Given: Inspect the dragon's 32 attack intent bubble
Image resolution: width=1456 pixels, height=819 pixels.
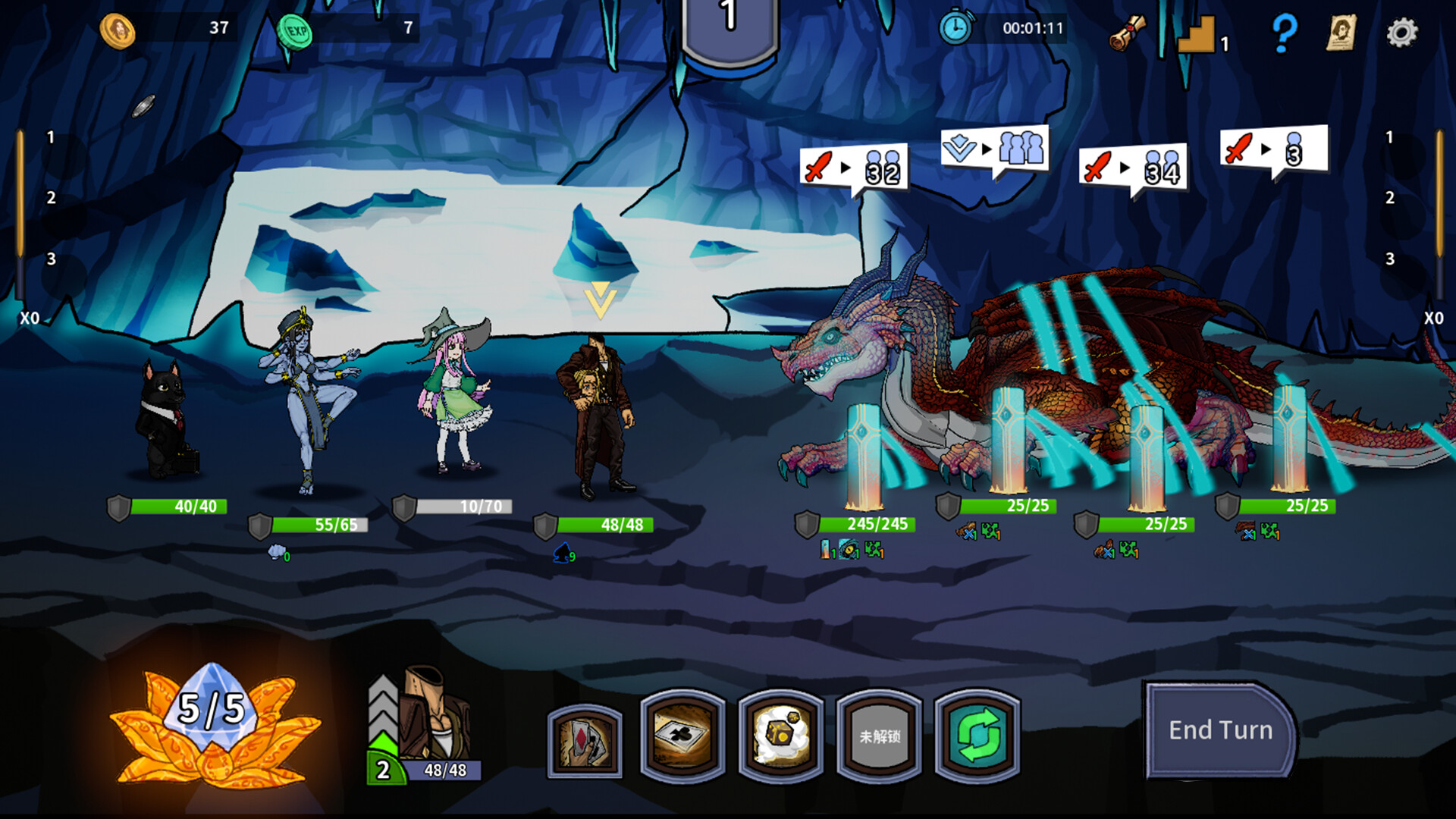Looking at the screenshot, I should coord(854,168).
